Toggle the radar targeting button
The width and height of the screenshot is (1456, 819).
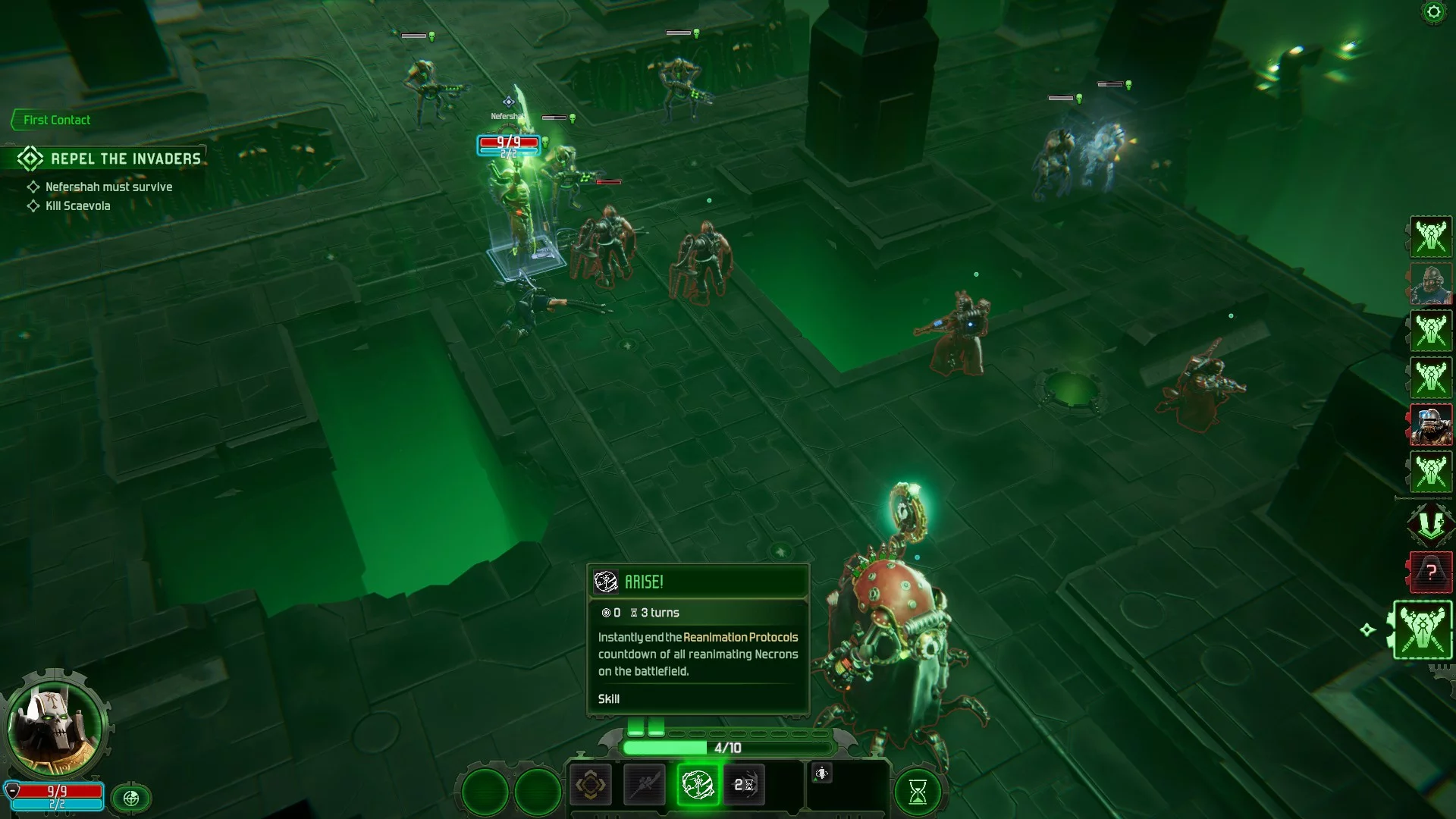pyautogui.click(x=131, y=798)
